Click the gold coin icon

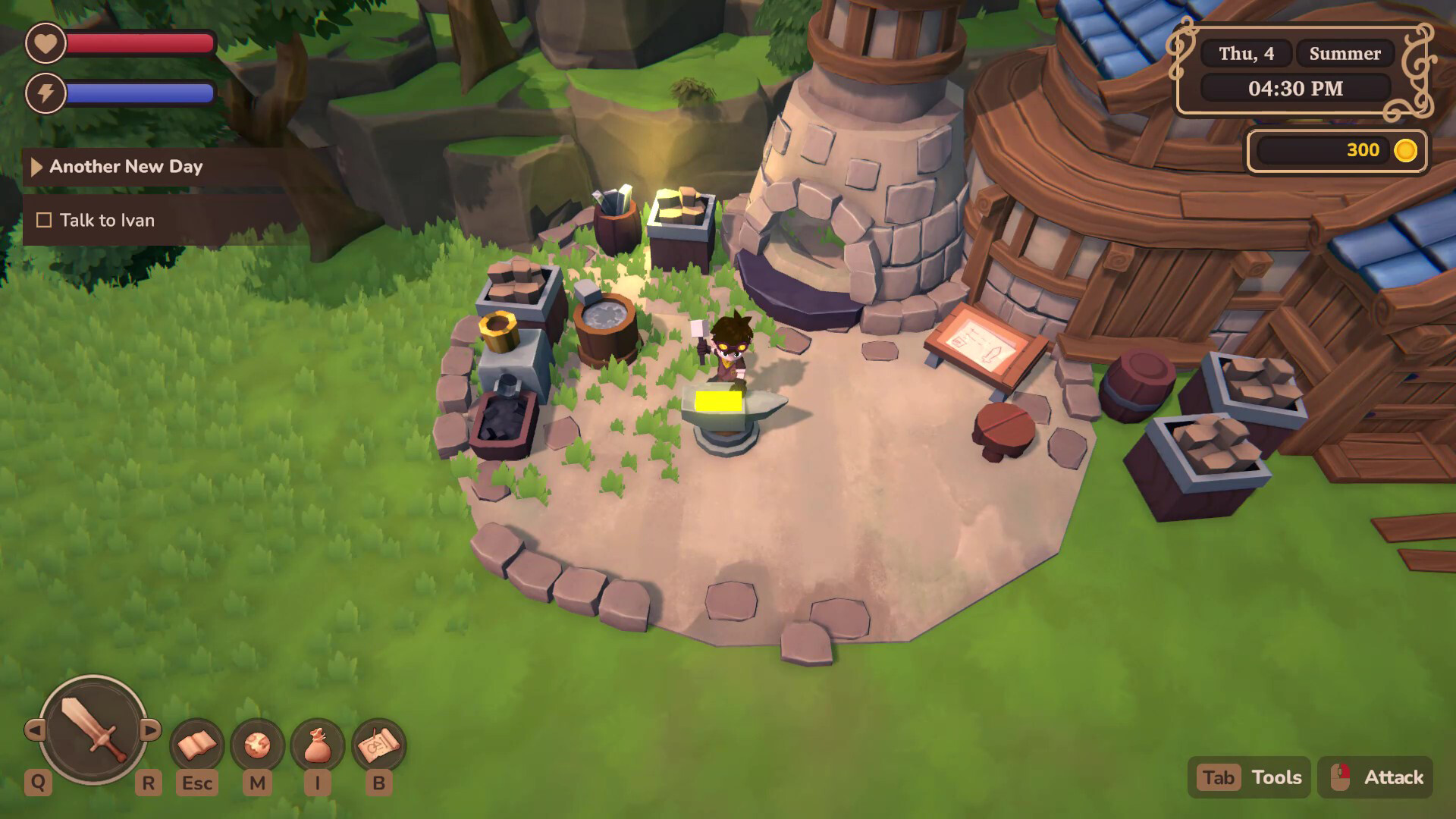[x=1408, y=150]
